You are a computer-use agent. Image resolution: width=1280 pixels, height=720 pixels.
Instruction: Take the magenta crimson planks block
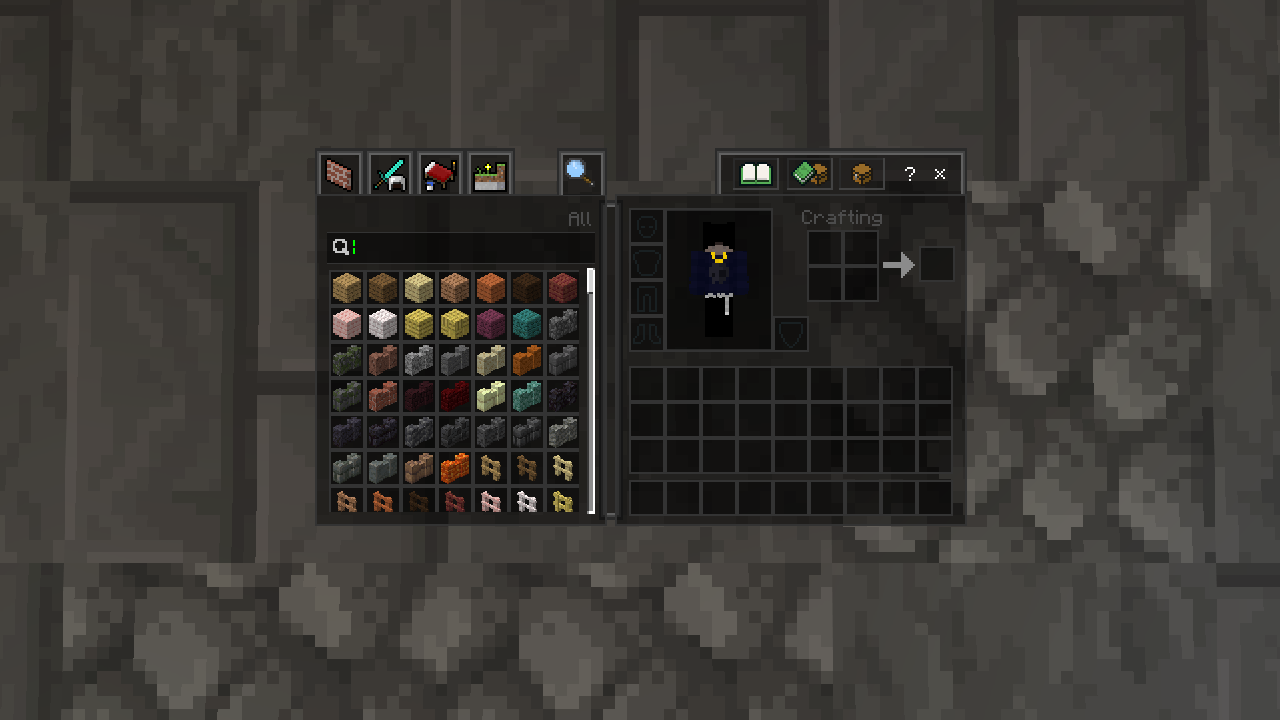click(x=490, y=323)
